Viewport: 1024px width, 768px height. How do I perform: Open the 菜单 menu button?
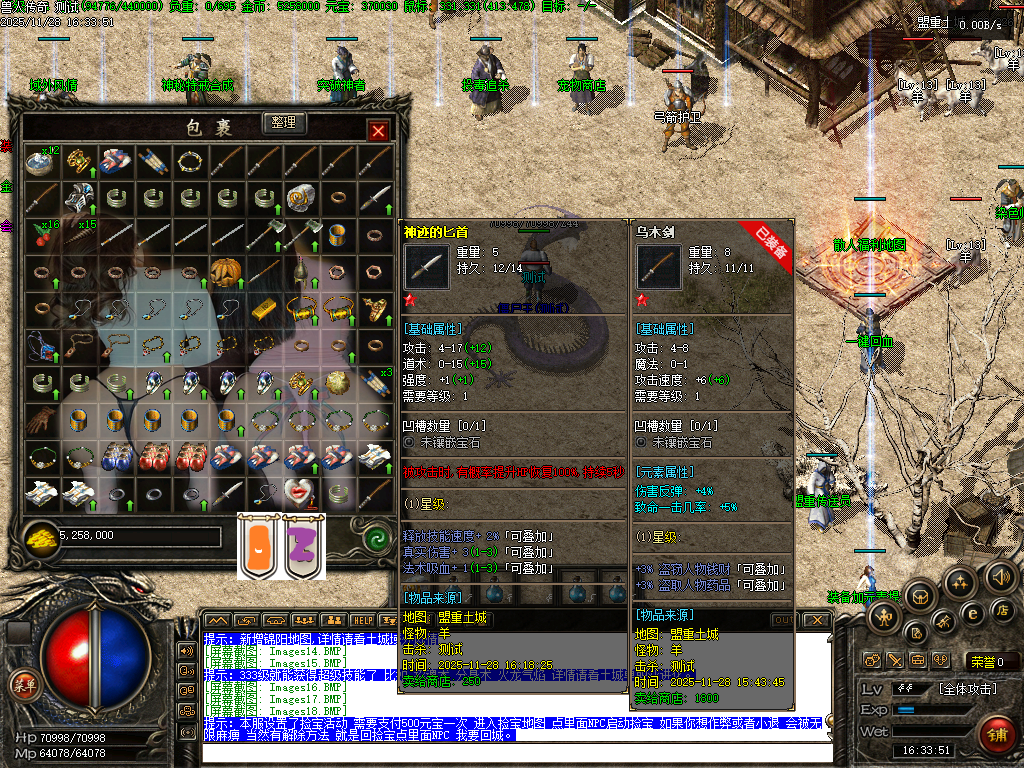tap(22, 684)
